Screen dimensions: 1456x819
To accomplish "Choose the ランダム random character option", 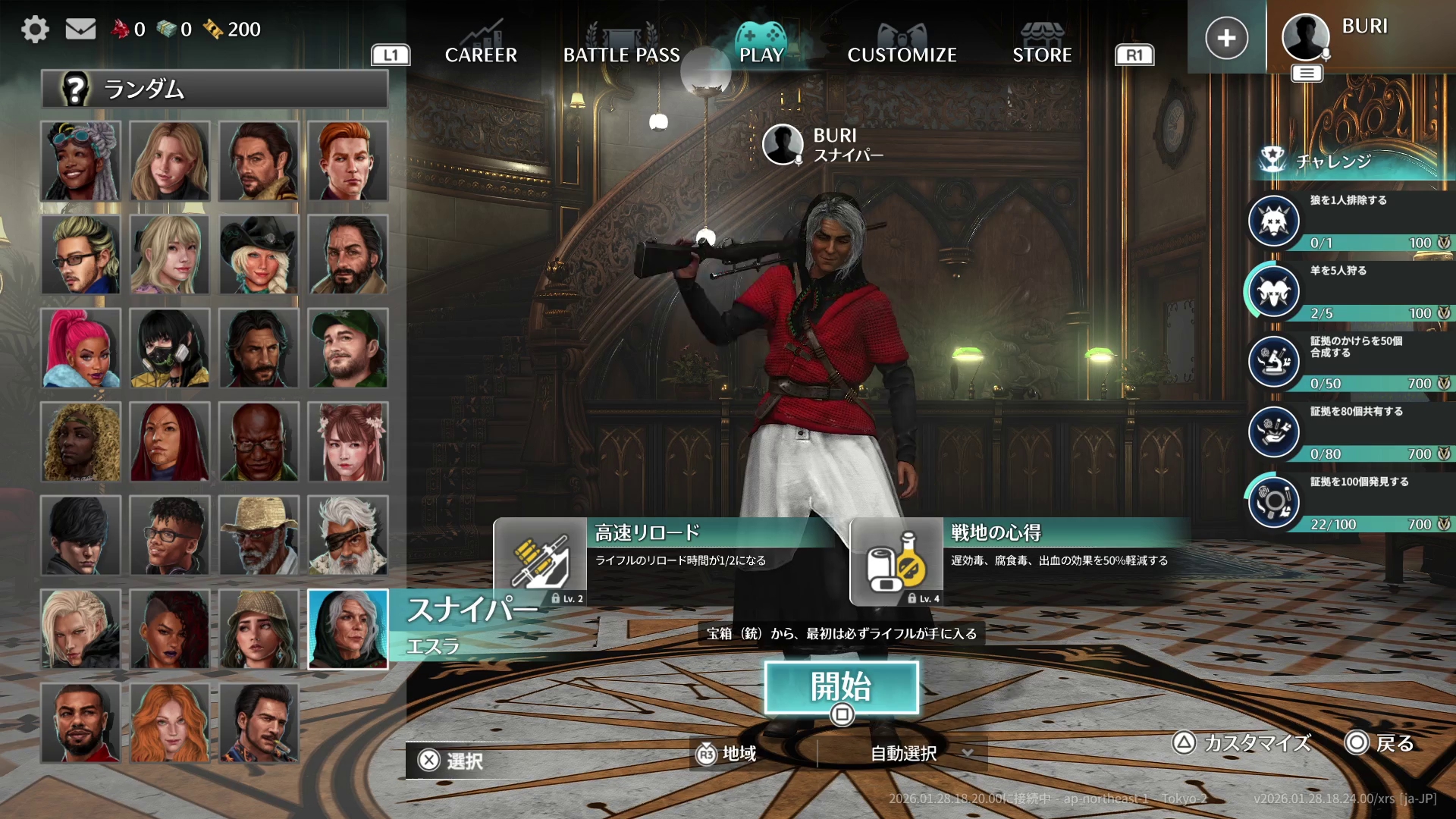I will 215,89.
